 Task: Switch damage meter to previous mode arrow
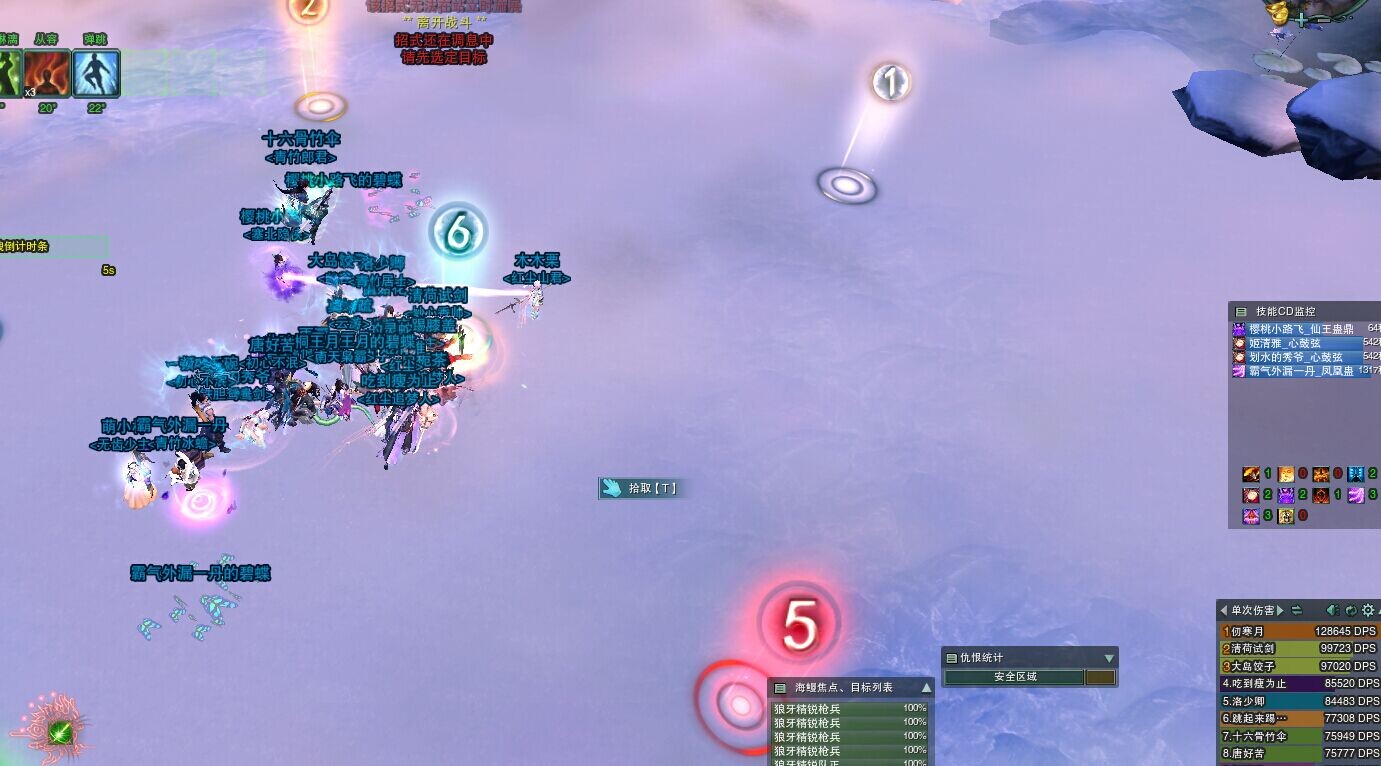pyautogui.click(x=1223, y=610)
